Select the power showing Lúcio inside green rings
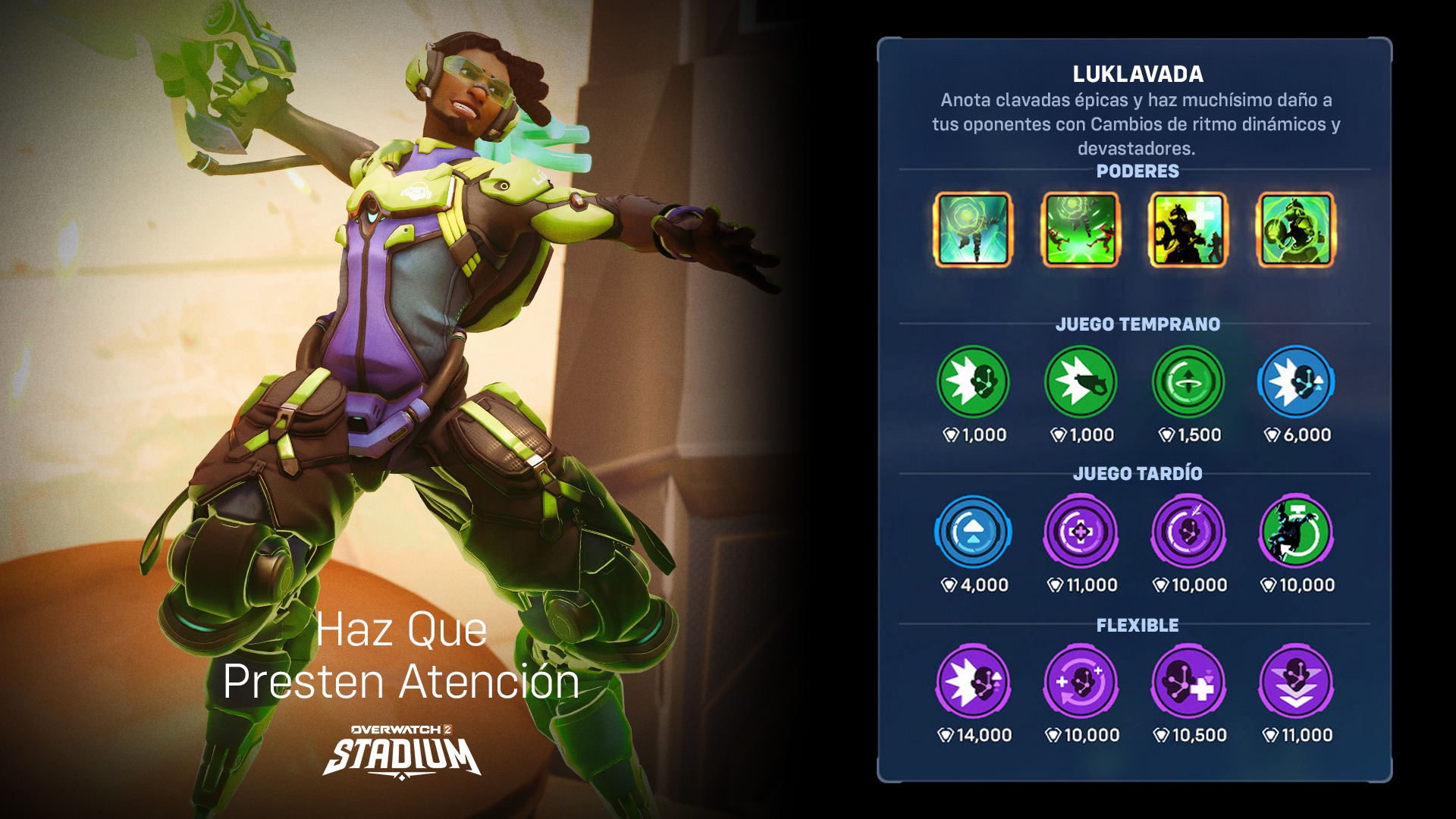 [1296, 230]
